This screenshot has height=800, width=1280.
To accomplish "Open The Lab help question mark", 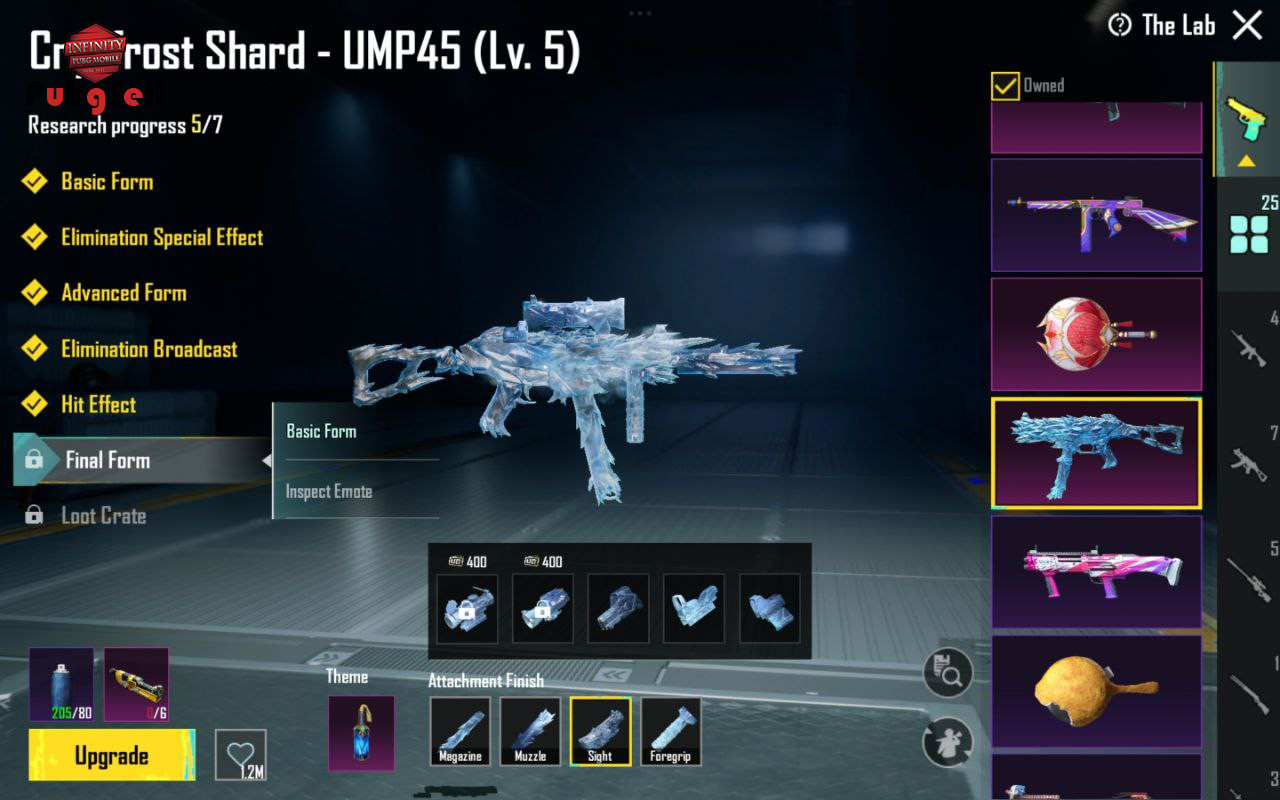I will pos(1120,25).
